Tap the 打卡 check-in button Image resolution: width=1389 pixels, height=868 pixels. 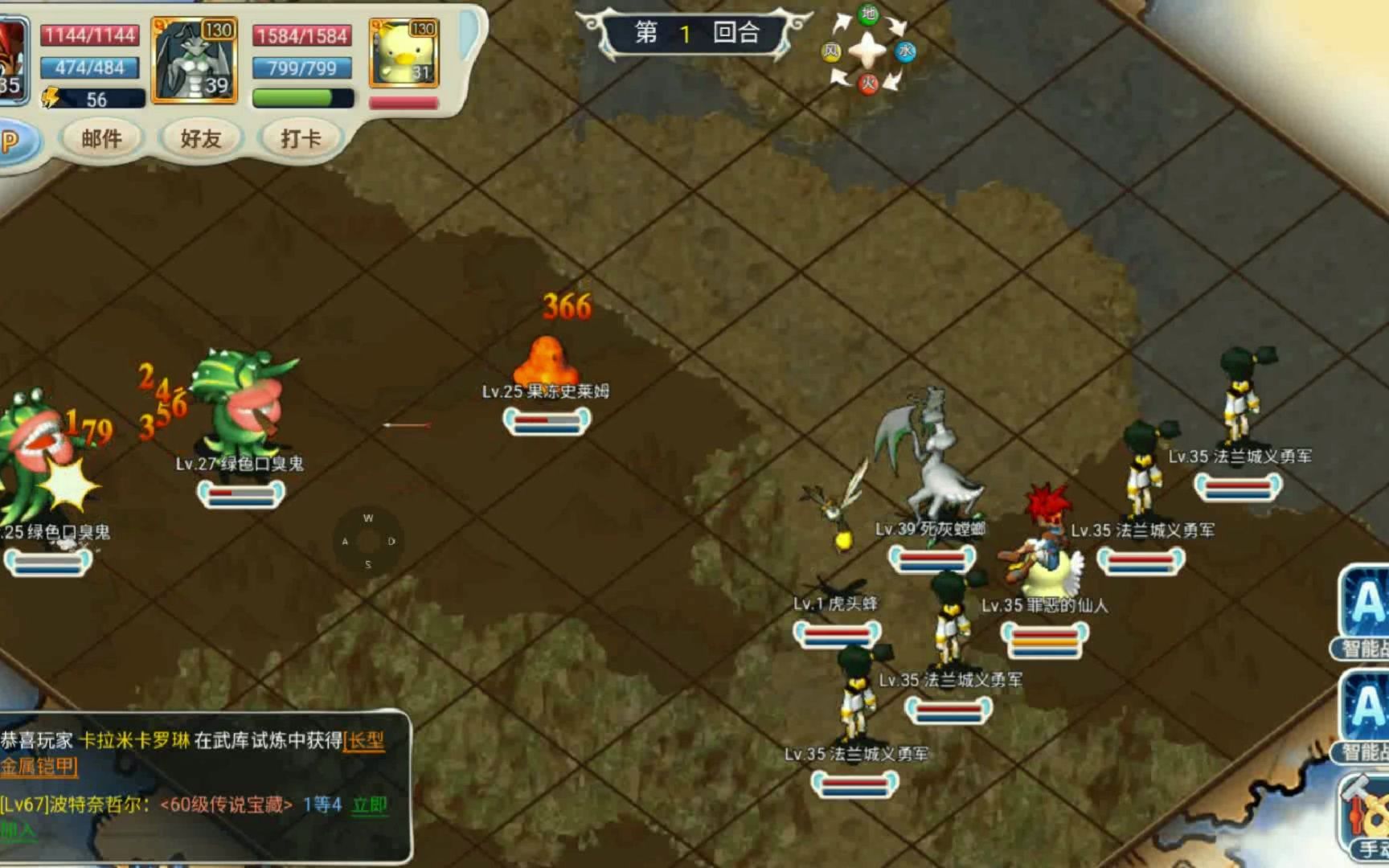tap(300, 139)
